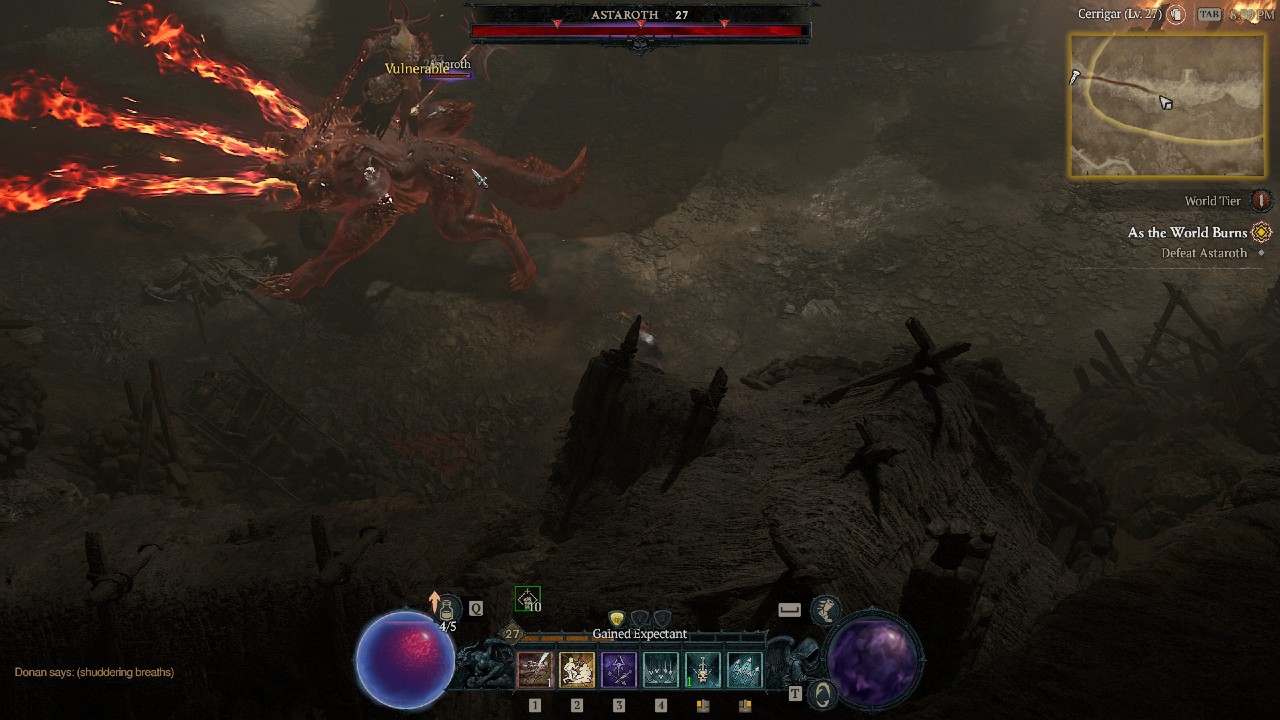Activate the first skill with quill icon
The image size is (1280, 720).
(x=535, y=670)
